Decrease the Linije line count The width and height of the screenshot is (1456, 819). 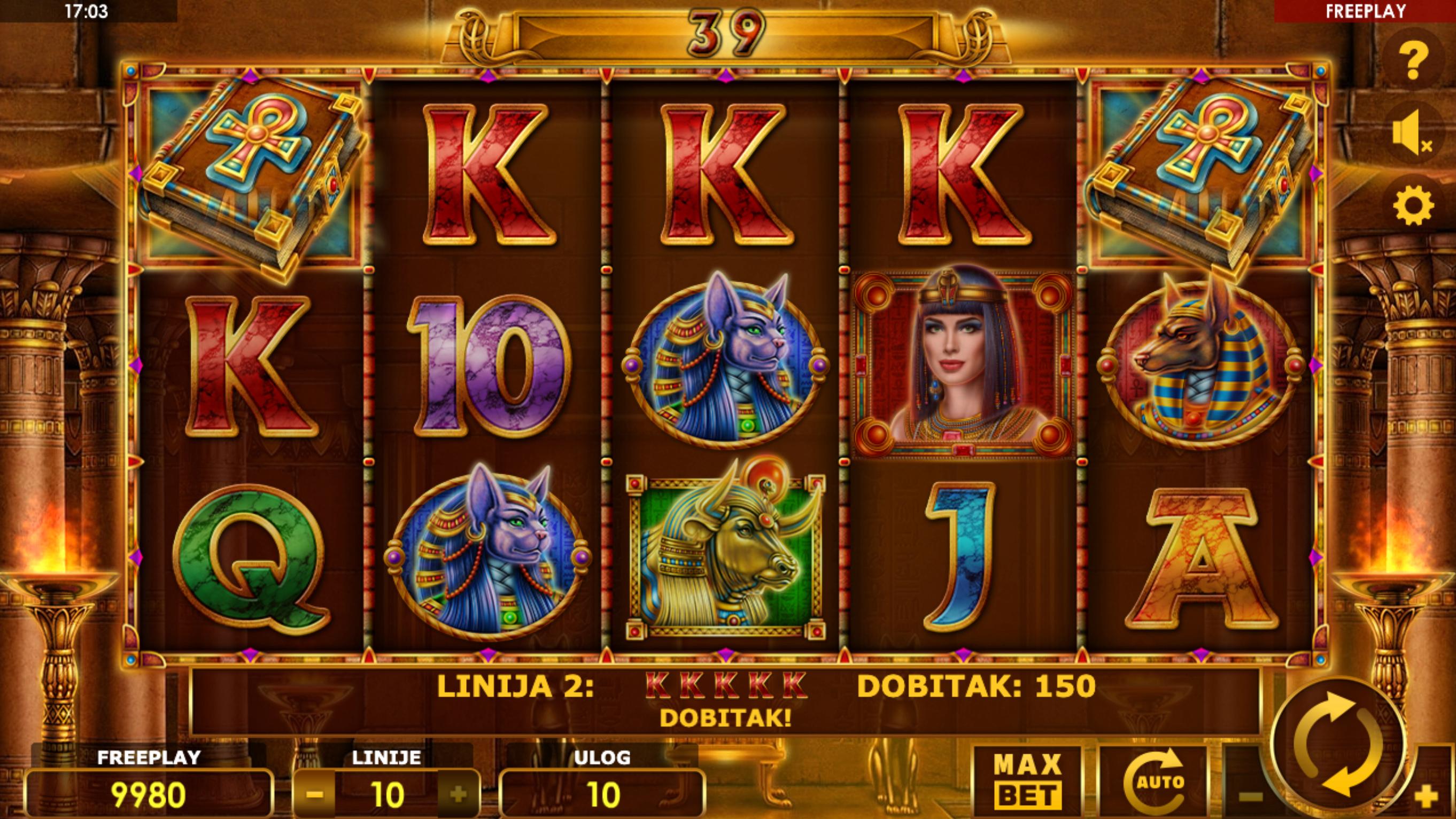pyautogui.click(x=314, y=795)
